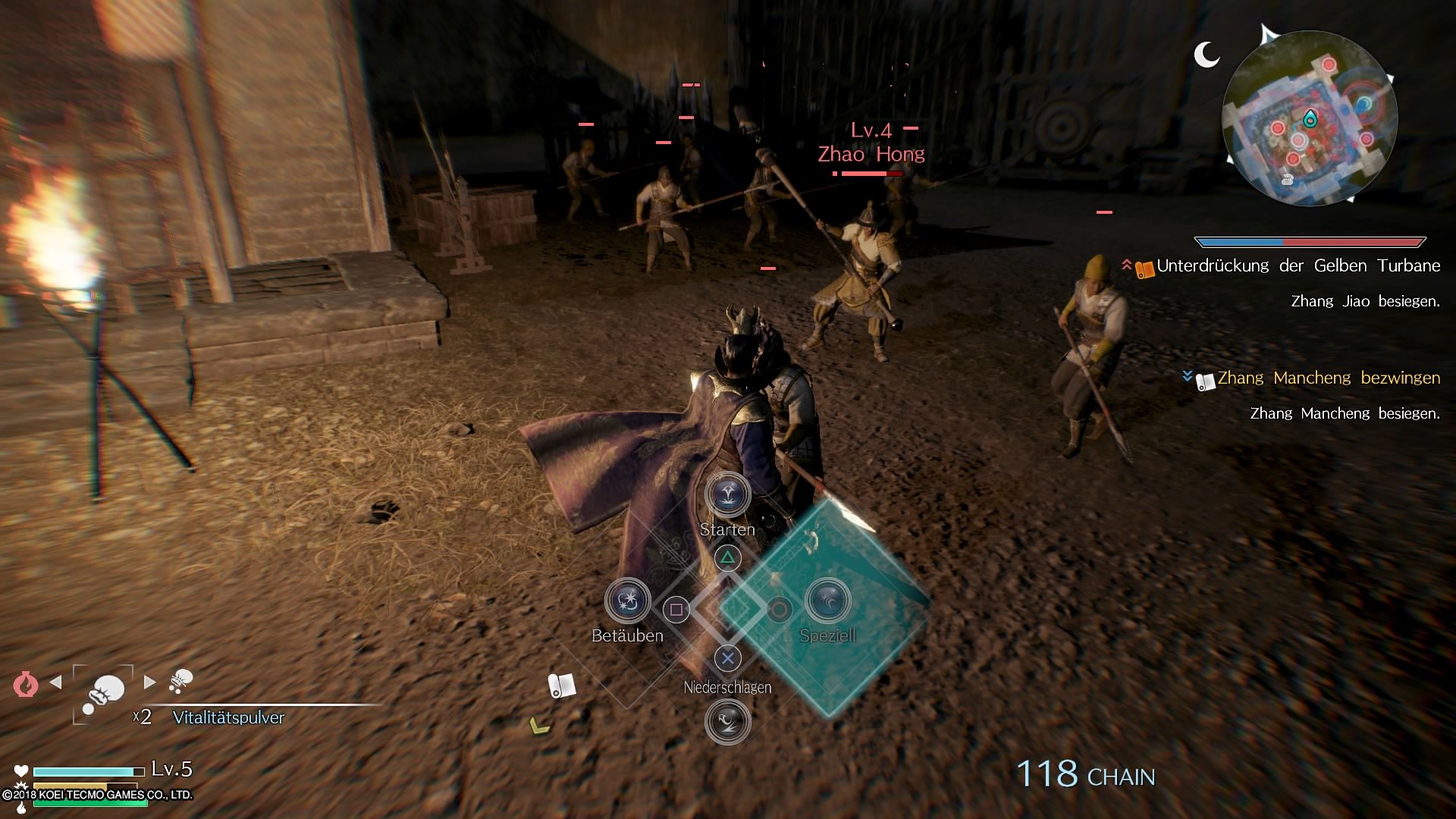Screen dimensions: 1456x819
Task: Click the crescent moon night indicator
Action: 1206,54
